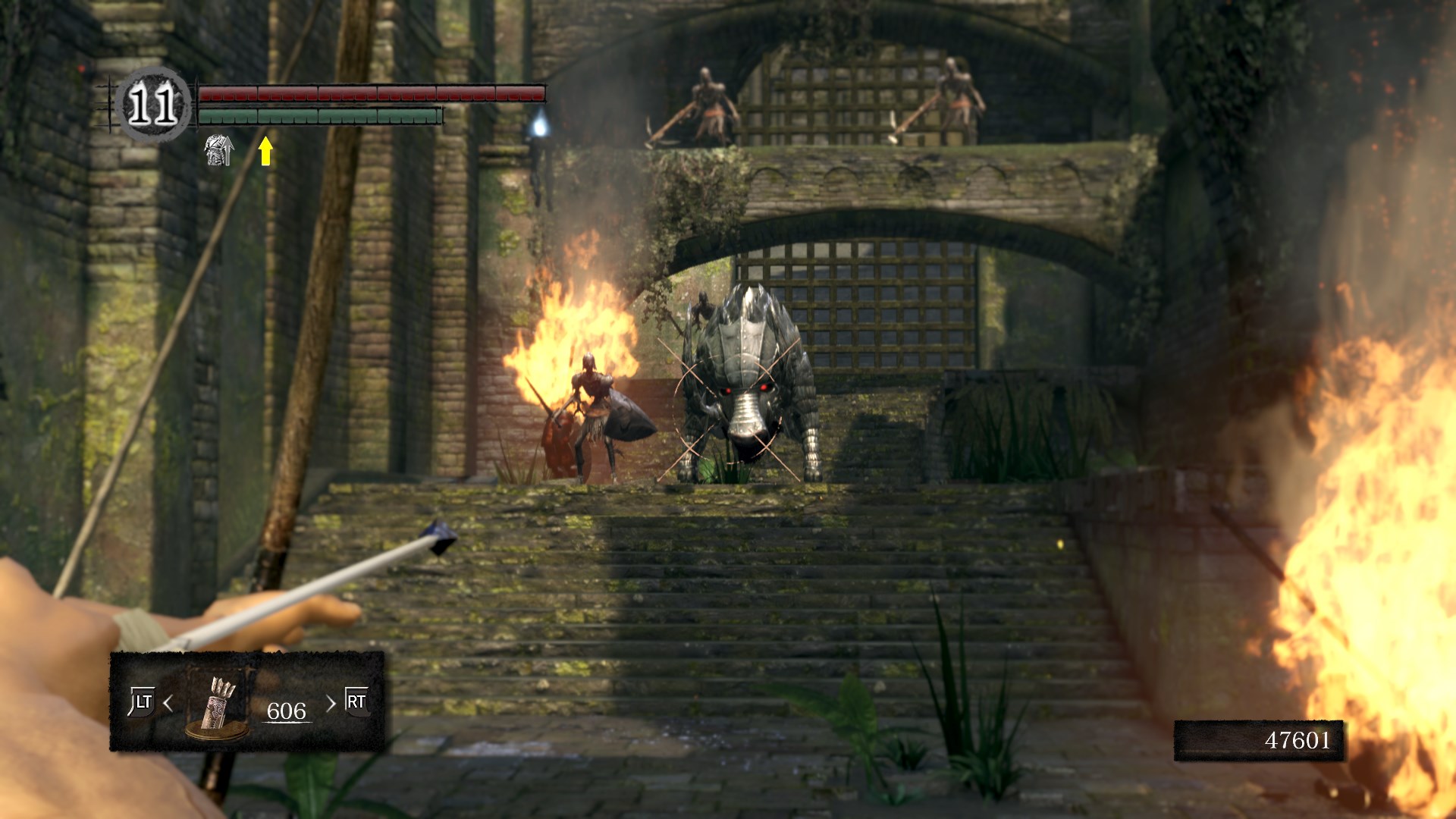The image size is (1456, 819).
Task: Click the yellow up-arrow buff icon
Action: [265, 150]
